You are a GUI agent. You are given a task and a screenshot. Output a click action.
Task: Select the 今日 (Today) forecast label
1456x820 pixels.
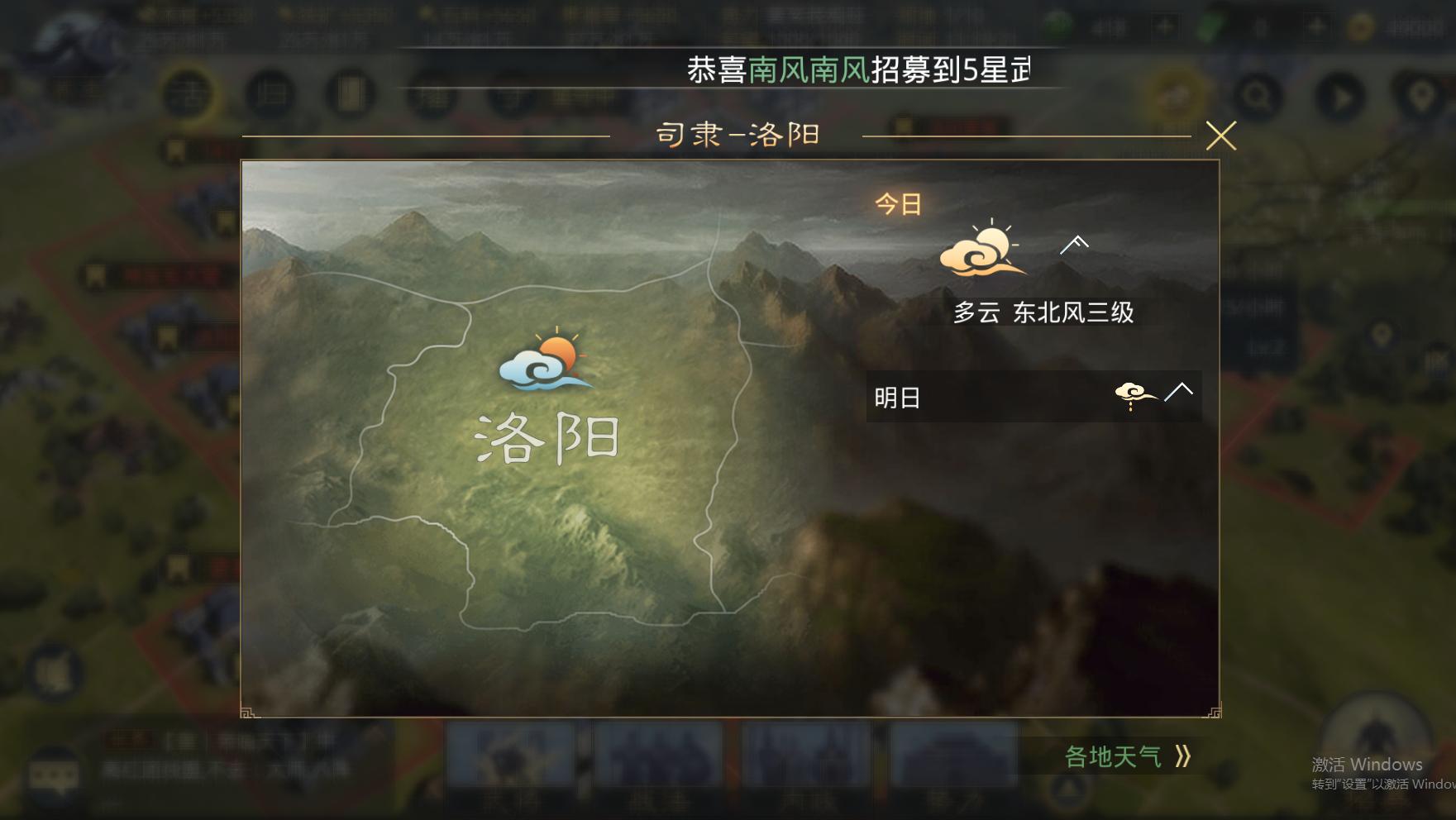click(898, 203)
